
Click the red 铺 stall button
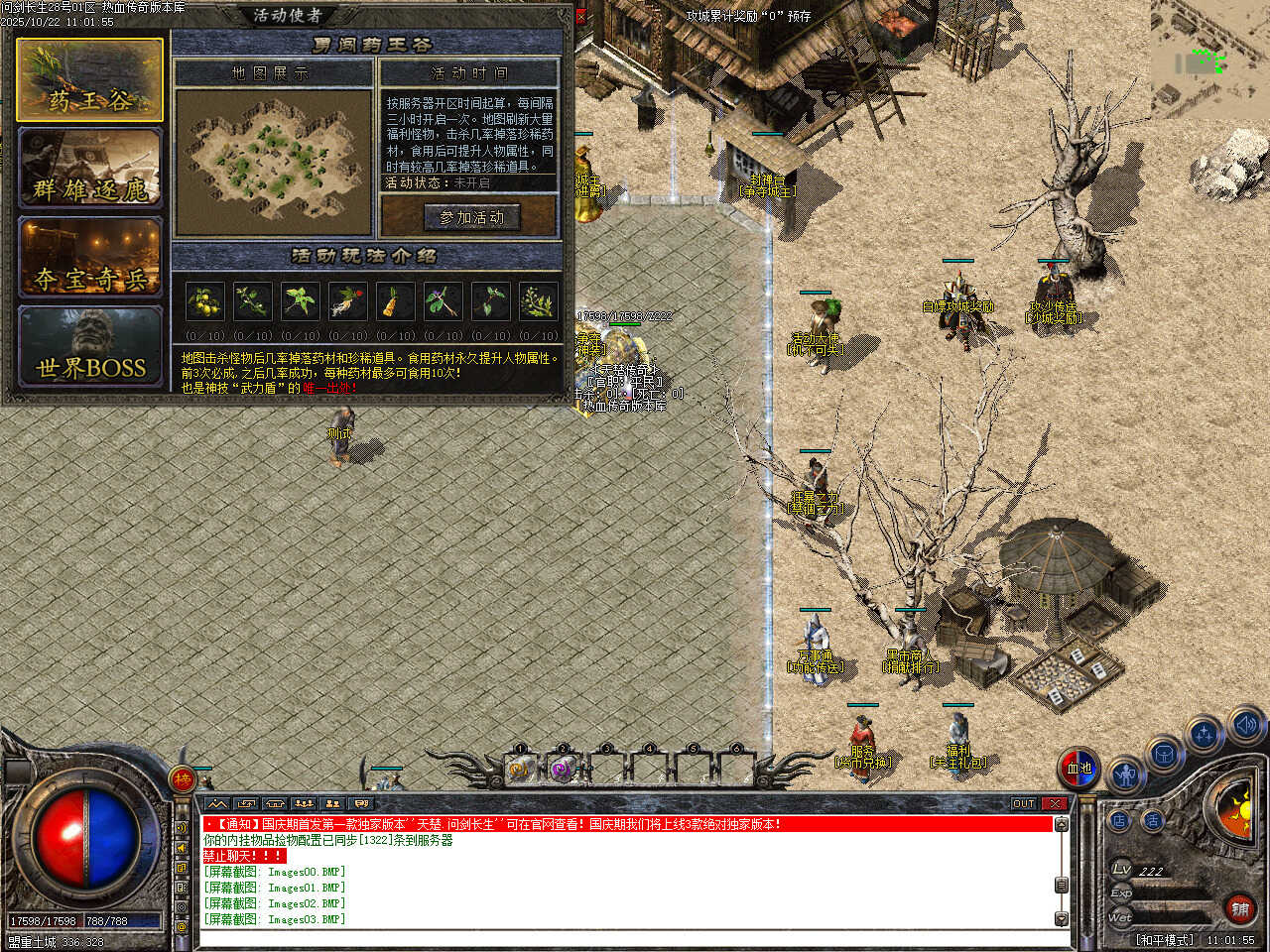1239,908
